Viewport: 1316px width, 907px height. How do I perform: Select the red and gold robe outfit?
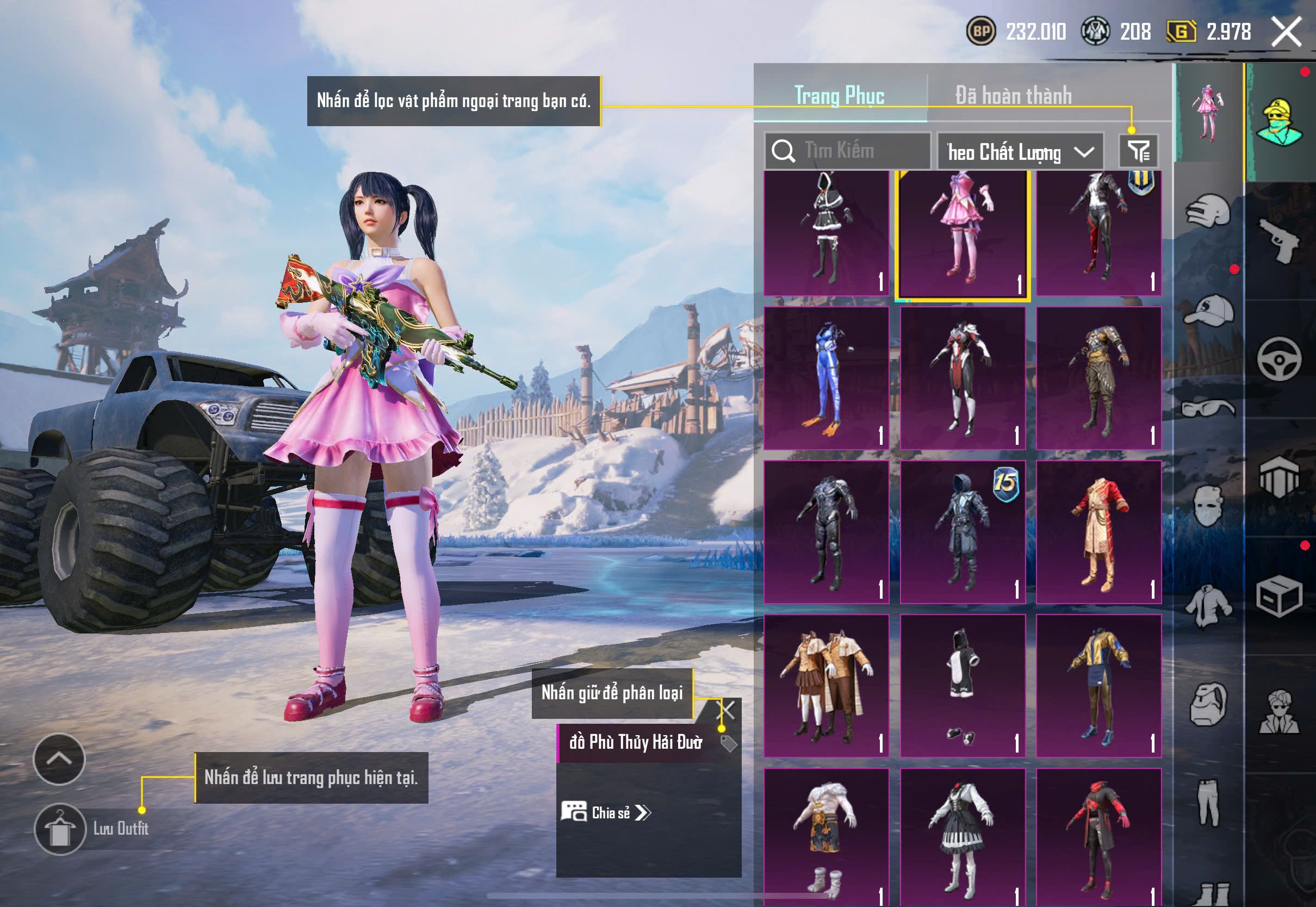1098,532
